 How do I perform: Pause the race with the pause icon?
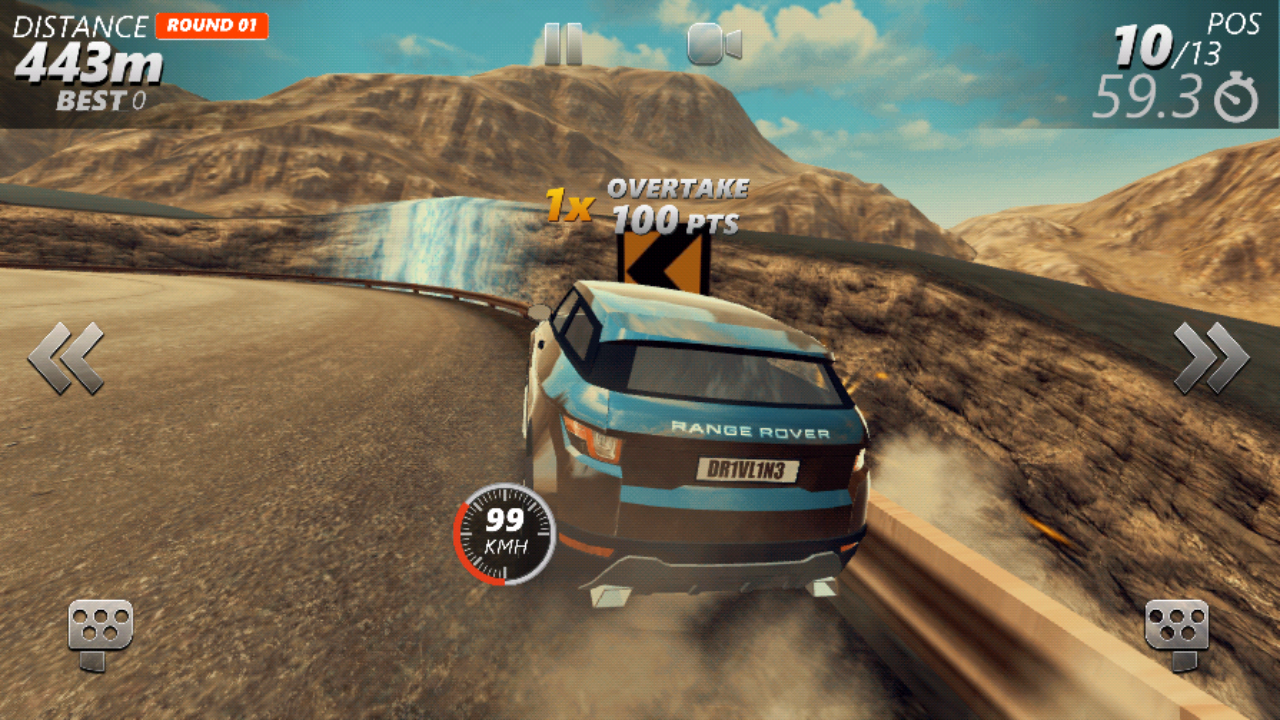click(563, 43)
